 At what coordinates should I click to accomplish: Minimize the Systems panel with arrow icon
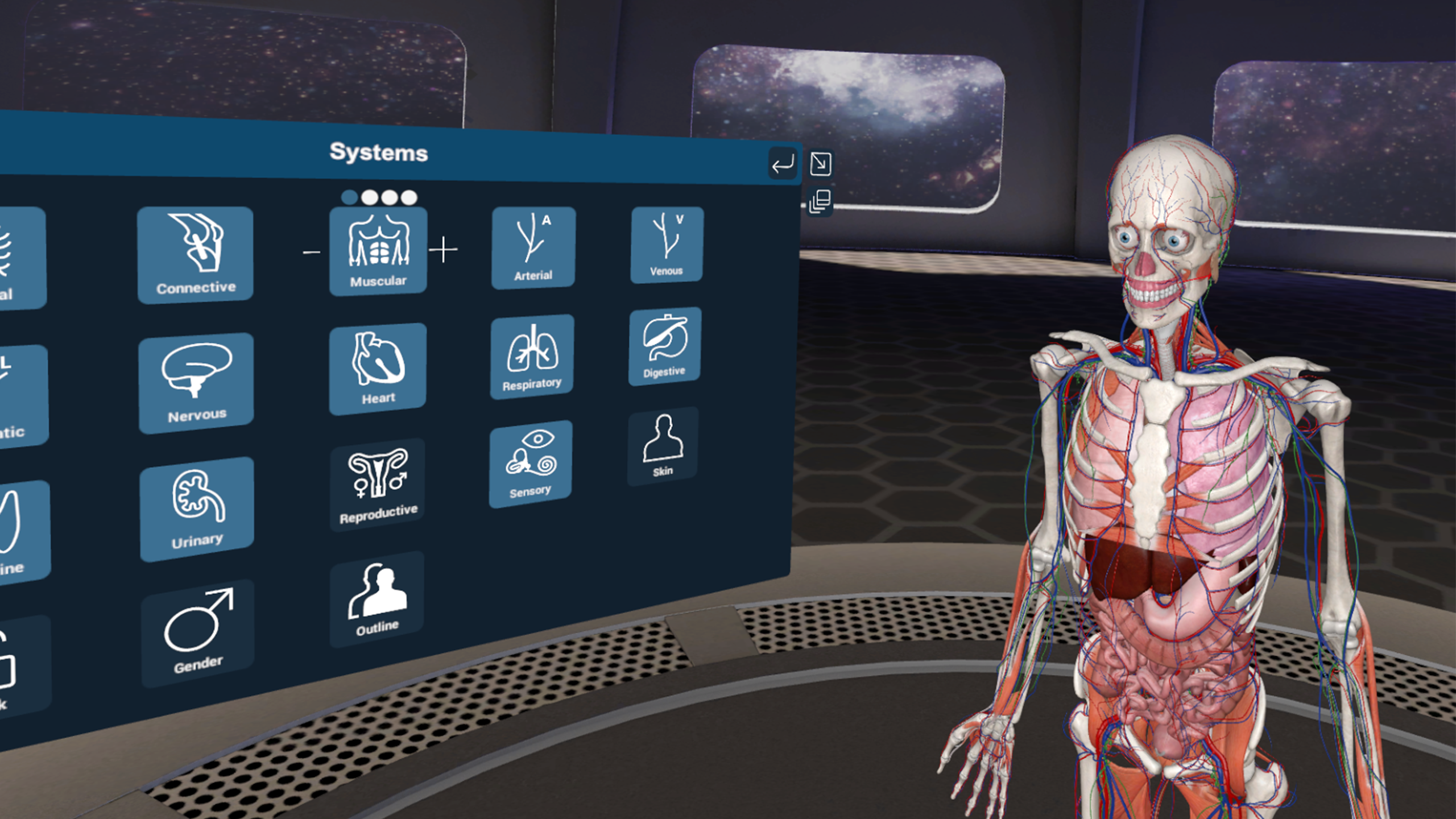[820, 163]
